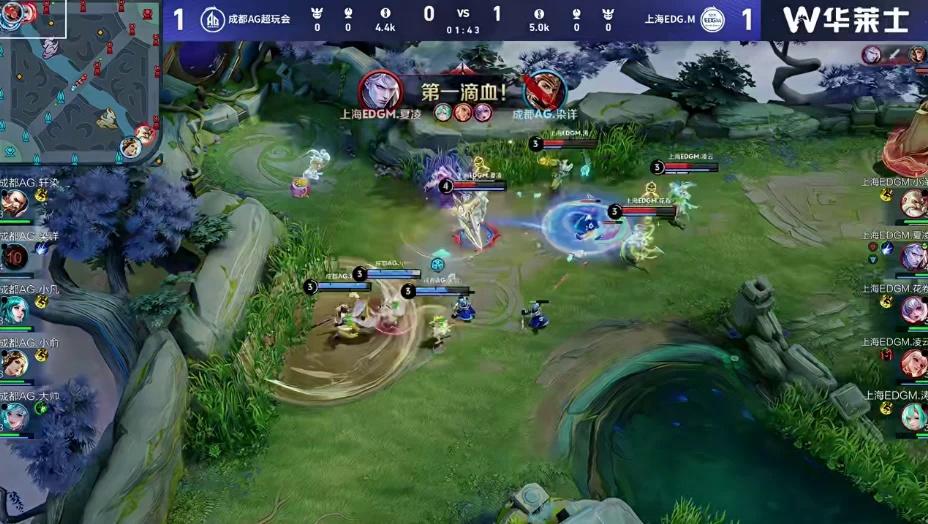Image resolution: width=928 pixels, height=524 pixels.
Task: Choose 上海EDGM.花卷's player portrait
Action: coord(913,310)
